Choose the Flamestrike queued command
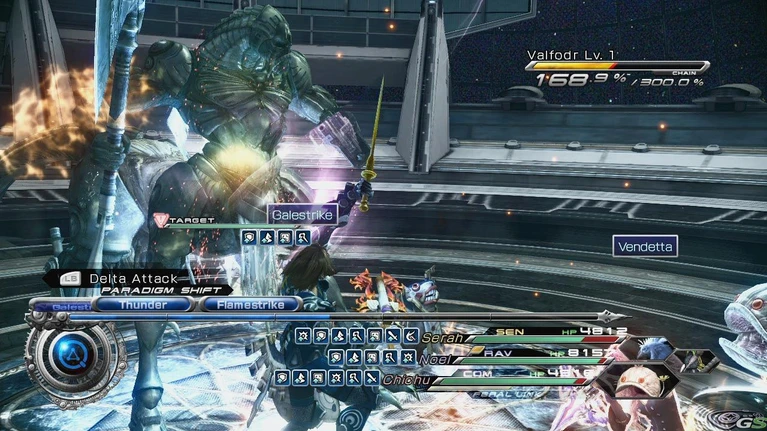 click(x=249, y=304)
